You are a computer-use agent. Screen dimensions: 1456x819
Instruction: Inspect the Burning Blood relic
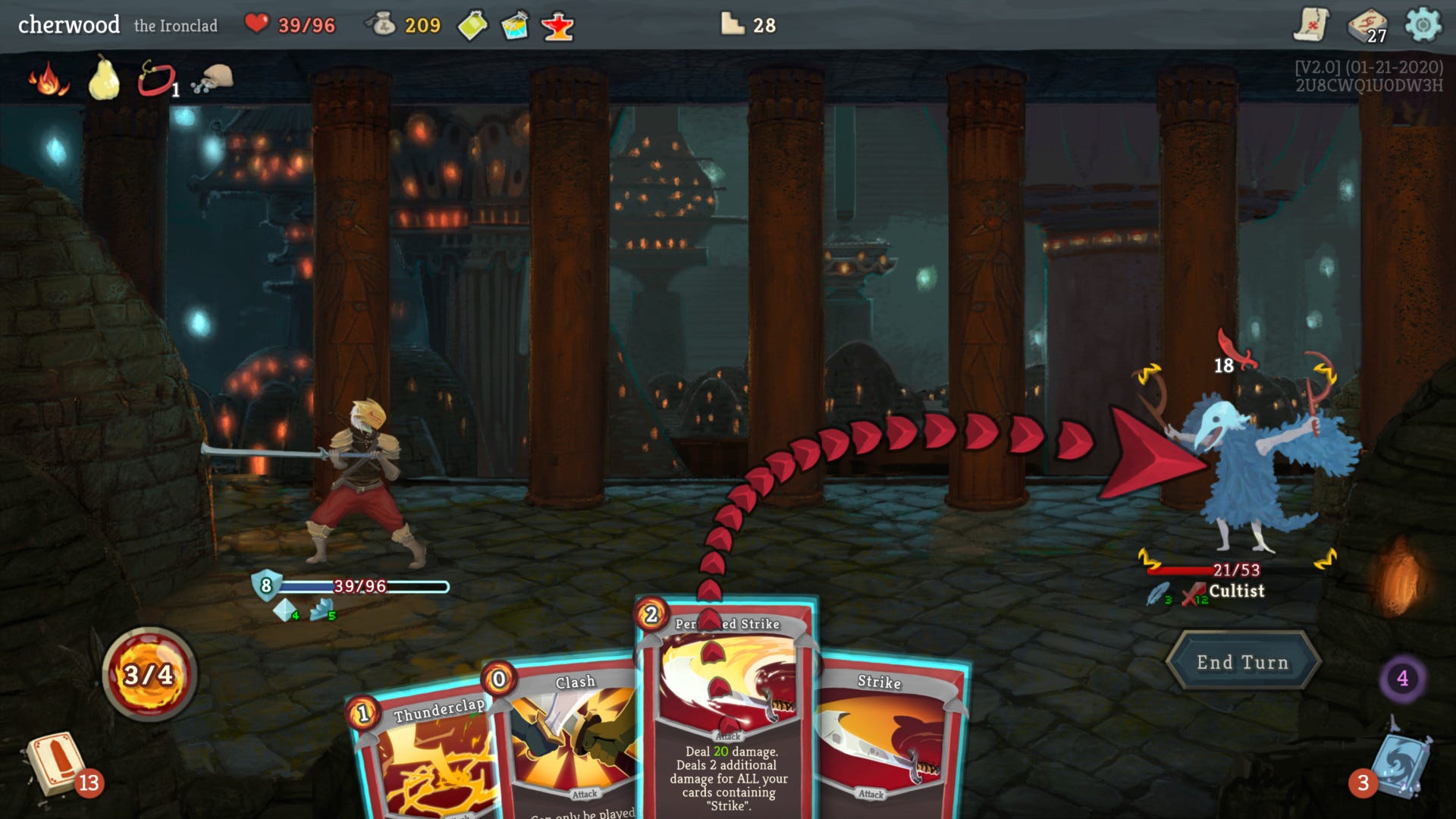coord(49,79)
